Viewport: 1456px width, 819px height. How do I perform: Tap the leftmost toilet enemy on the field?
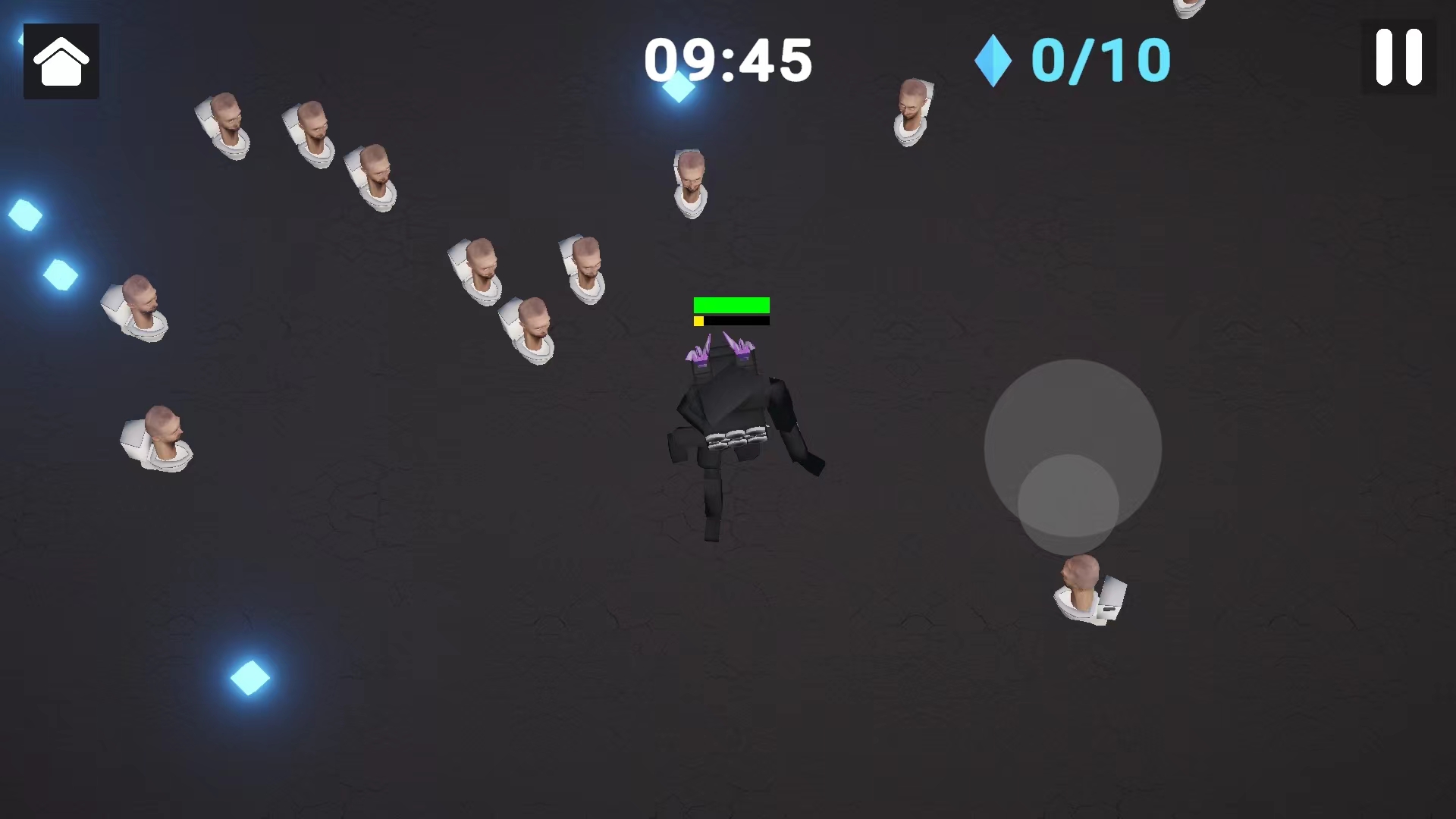pyautogui.click(x=136, y=307)
